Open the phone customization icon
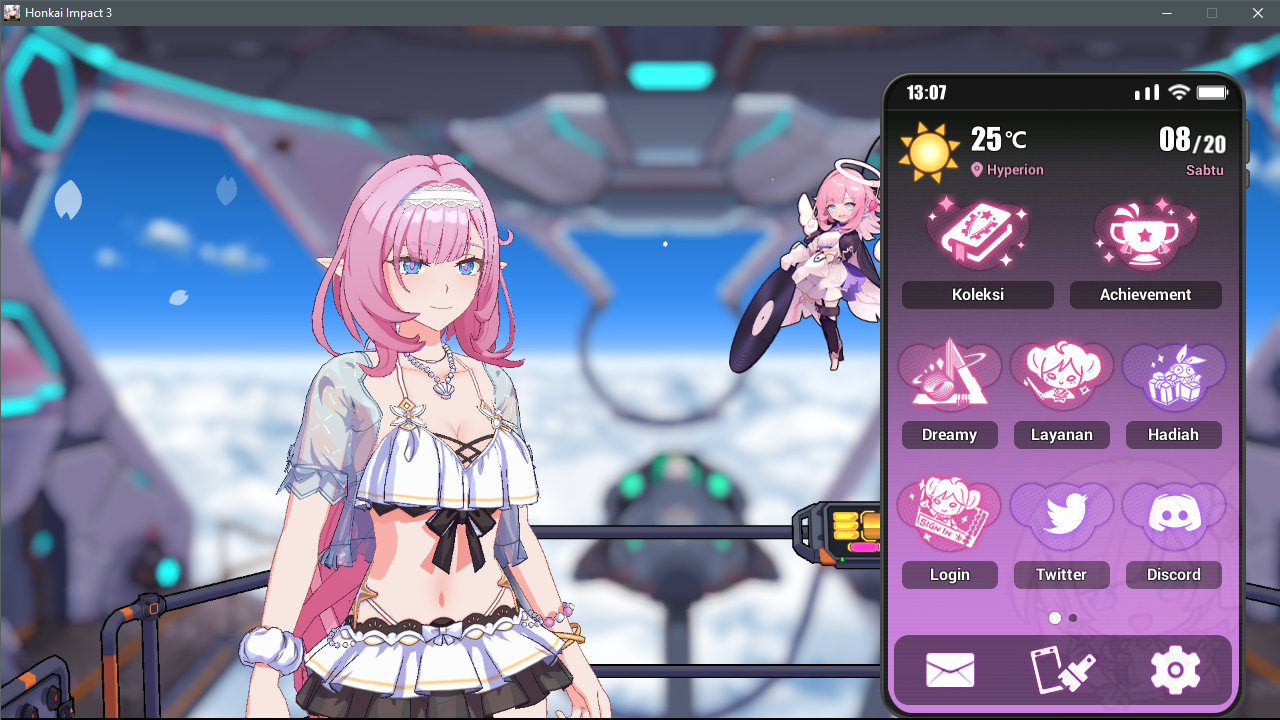Screen dimensions: 1280x720 (1062, 670)
